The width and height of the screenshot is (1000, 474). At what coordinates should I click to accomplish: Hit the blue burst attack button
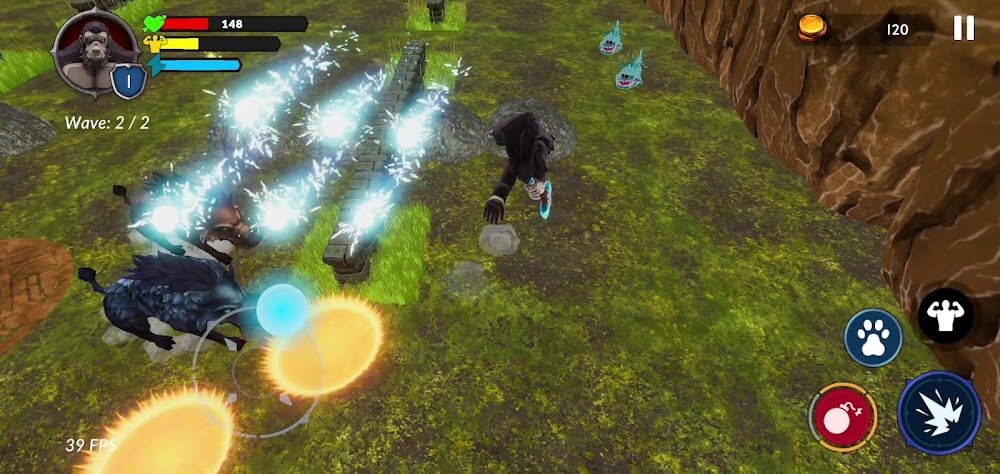pyautogui.click(x=938, y=412)
